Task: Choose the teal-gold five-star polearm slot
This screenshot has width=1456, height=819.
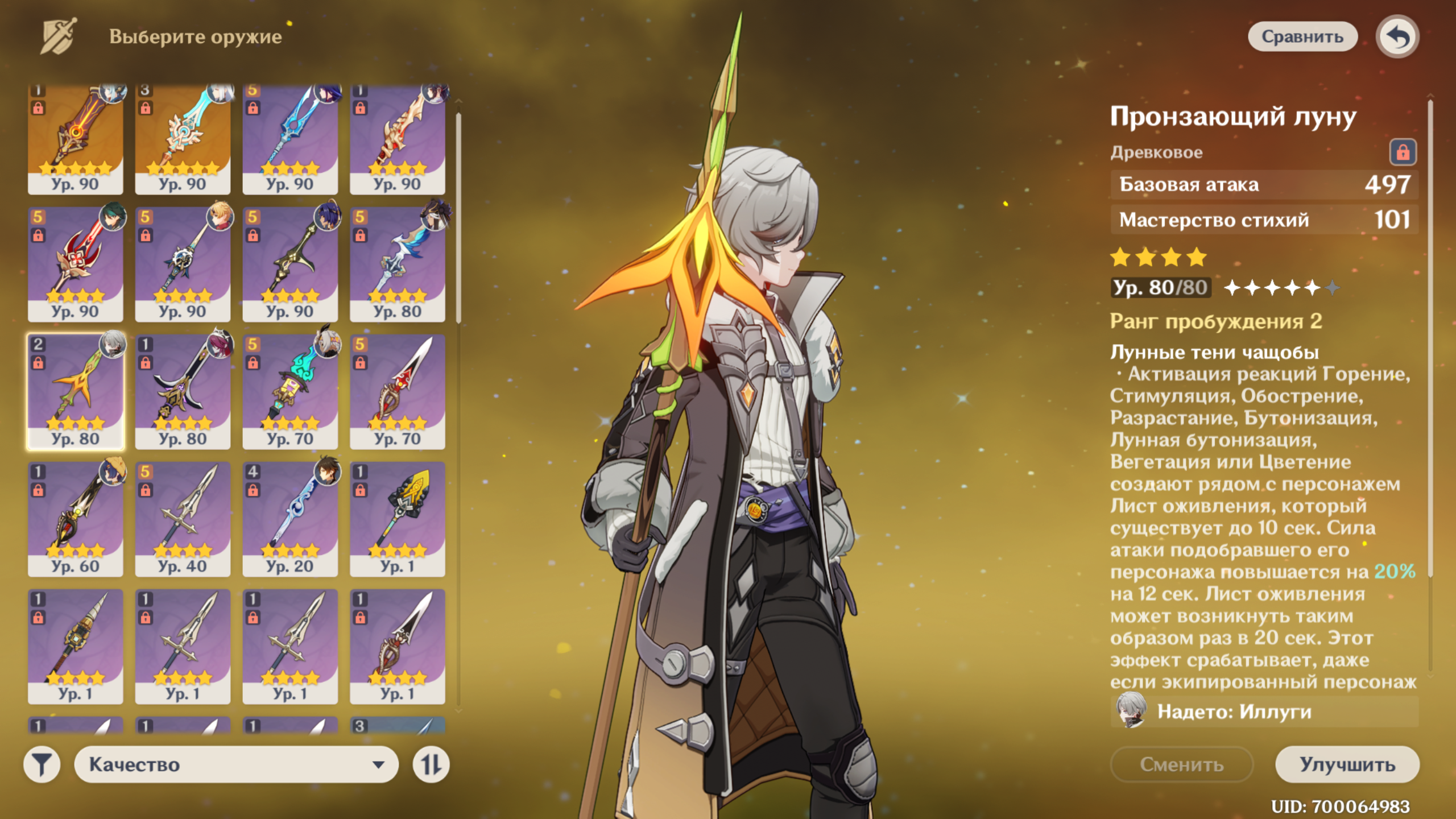Action: 183,139
